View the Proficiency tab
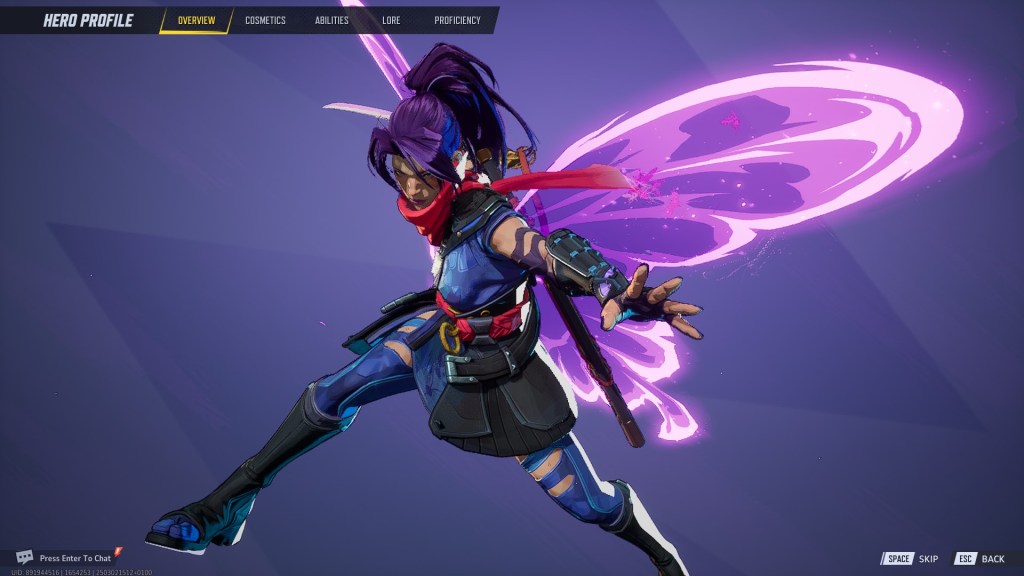The width and height of the screenshot is (1024, 576). point(457,20)
